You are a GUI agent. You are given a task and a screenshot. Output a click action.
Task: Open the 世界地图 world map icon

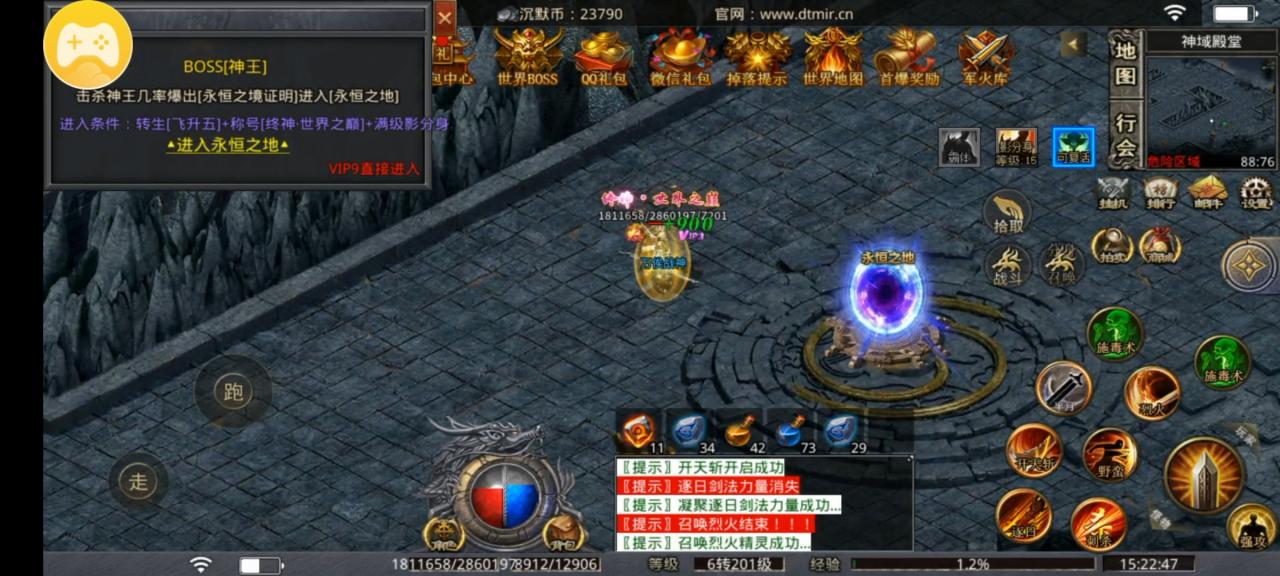(833, 55)
